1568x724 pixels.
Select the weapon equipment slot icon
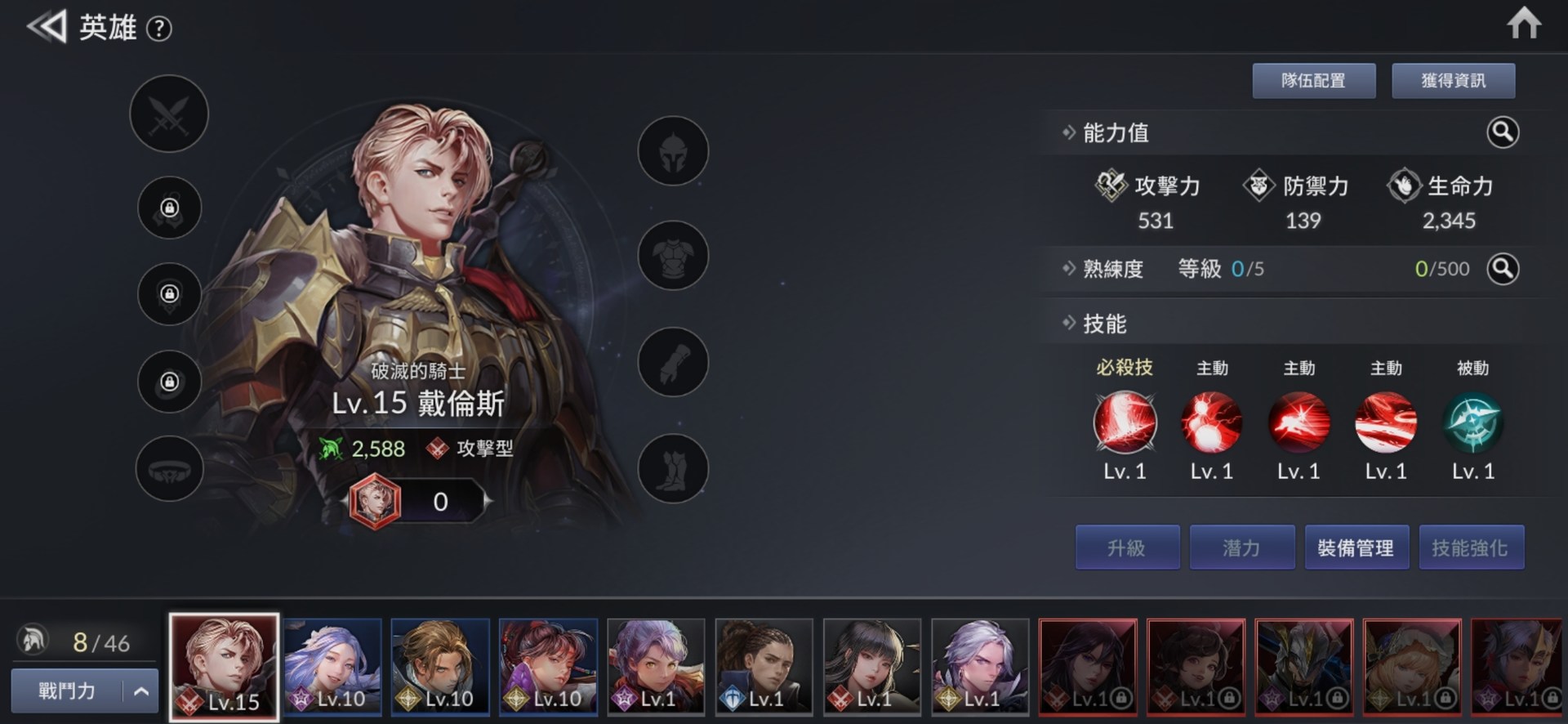[x=169, y=114]
